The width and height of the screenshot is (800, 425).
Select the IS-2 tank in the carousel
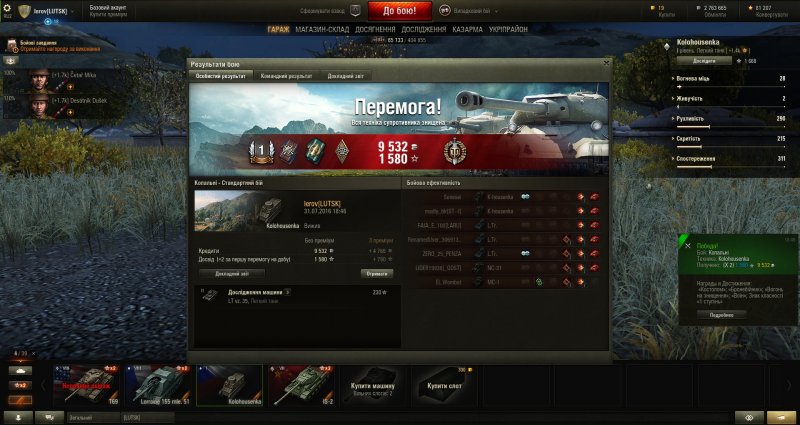click(300, 384)
